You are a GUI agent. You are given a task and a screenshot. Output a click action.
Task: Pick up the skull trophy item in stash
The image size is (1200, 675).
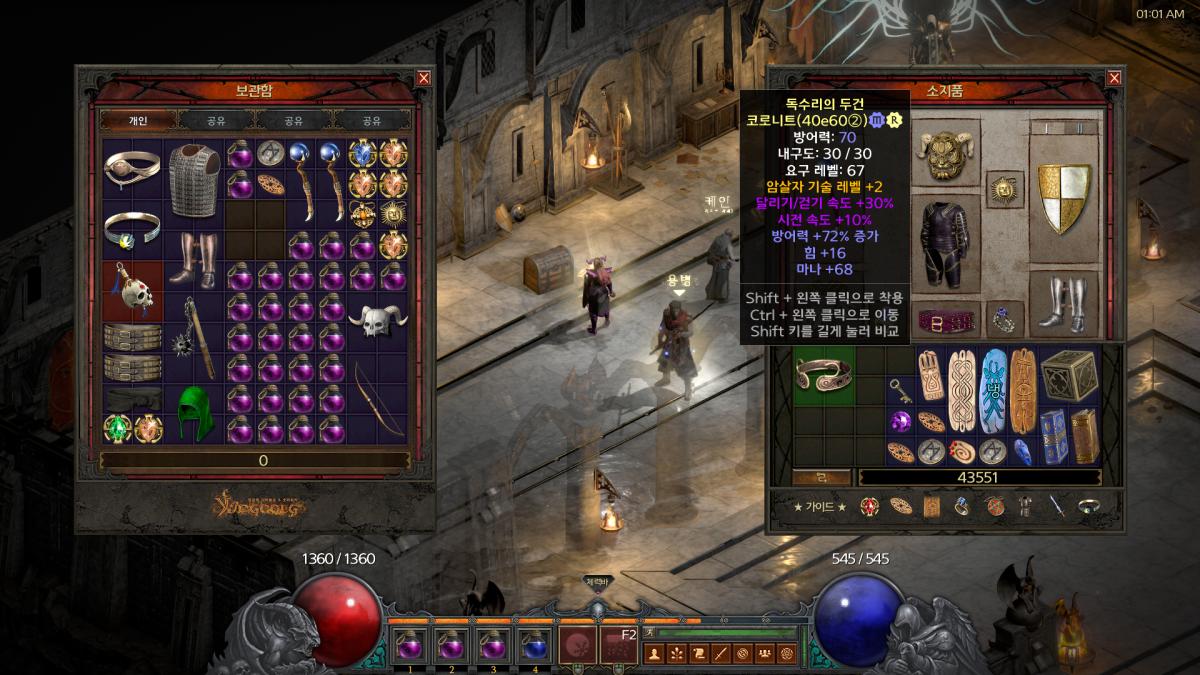pos(132,292)
